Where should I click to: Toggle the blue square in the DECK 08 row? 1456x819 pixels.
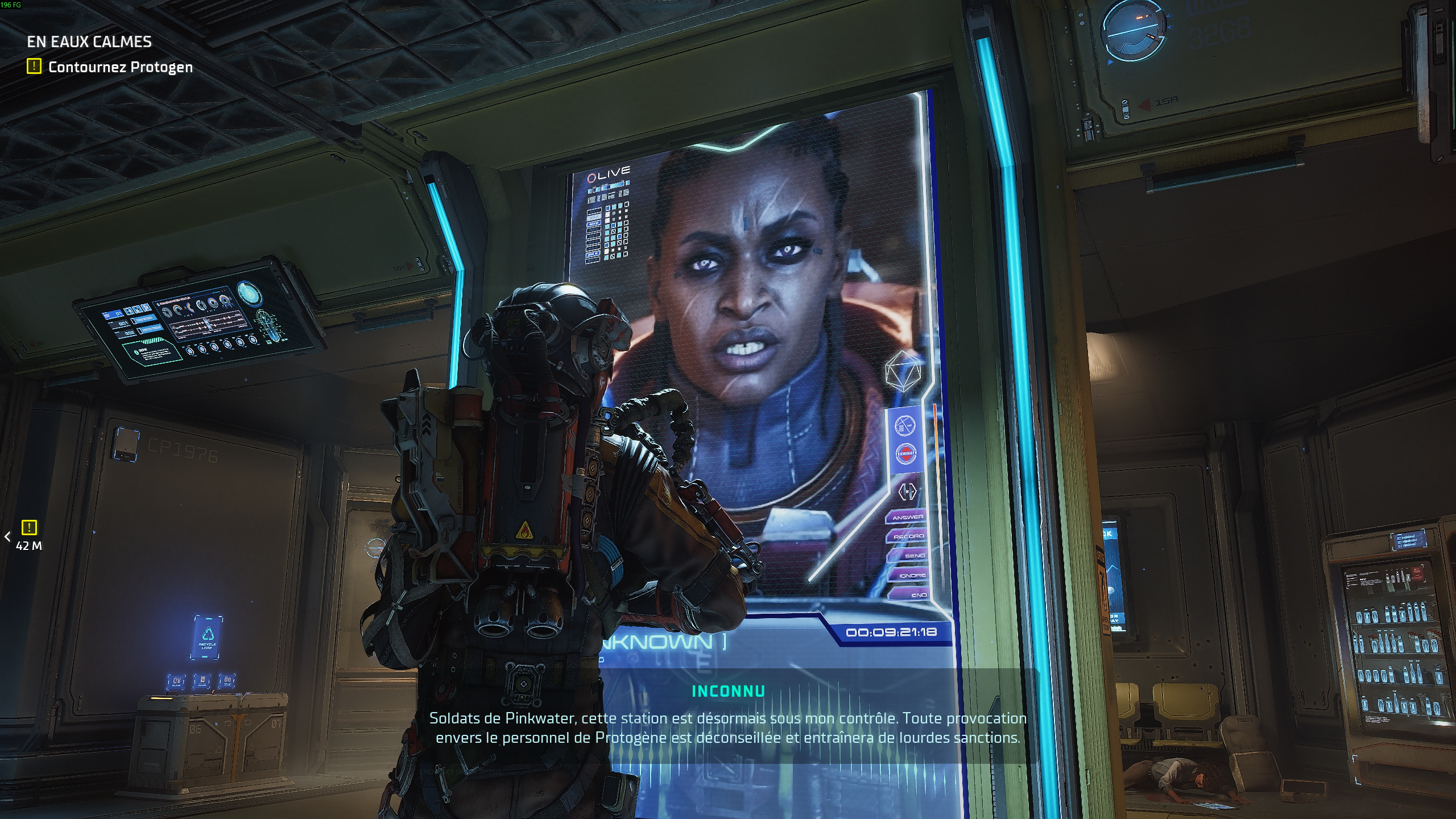[619, 254]
